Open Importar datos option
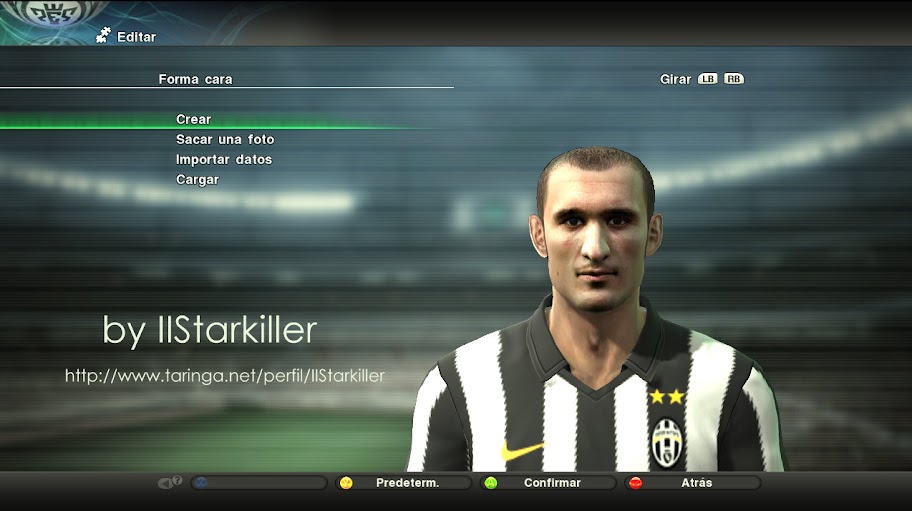 click(224, 160)
